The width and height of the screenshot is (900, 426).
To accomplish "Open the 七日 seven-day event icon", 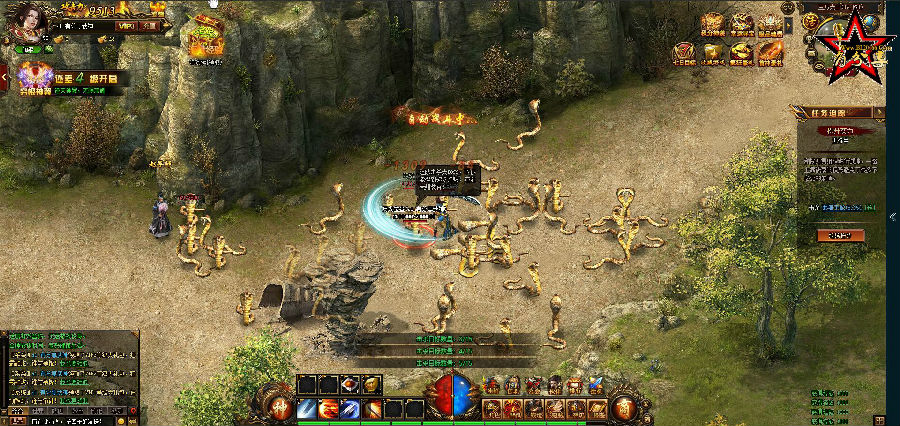I will coord(684,52).
